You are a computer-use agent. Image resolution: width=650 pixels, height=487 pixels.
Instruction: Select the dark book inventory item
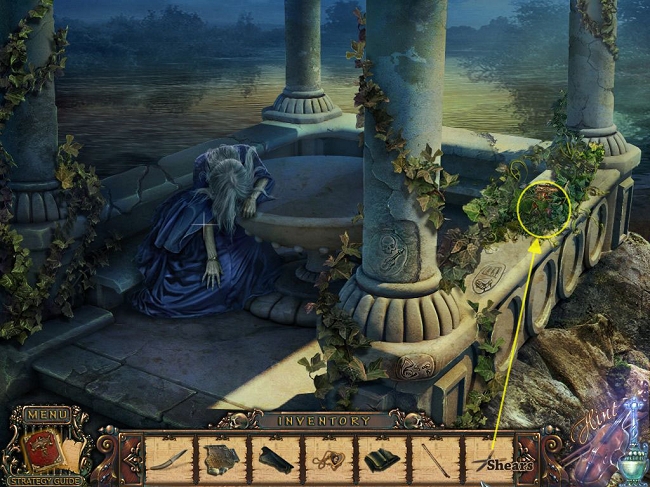[382, 459]
